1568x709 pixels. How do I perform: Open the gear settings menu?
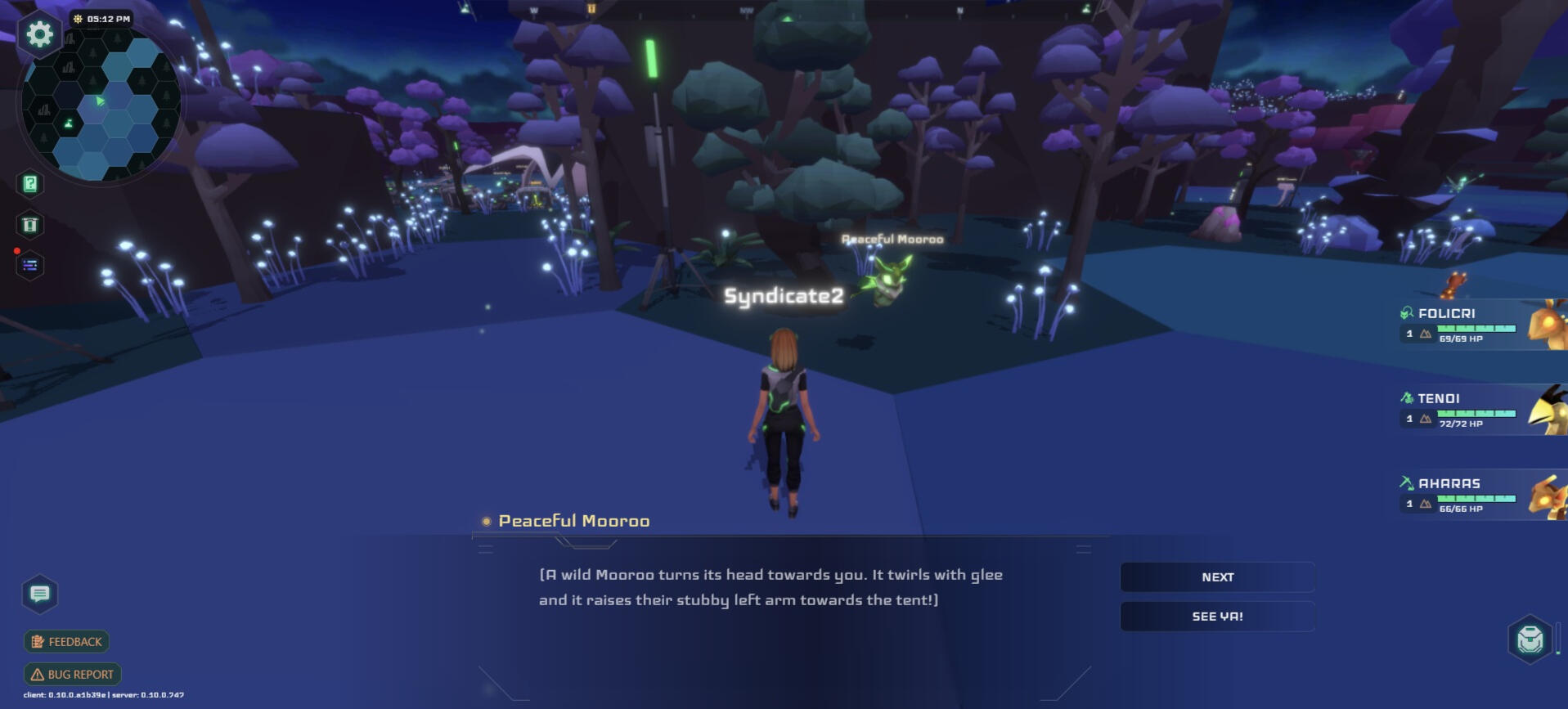39,34
